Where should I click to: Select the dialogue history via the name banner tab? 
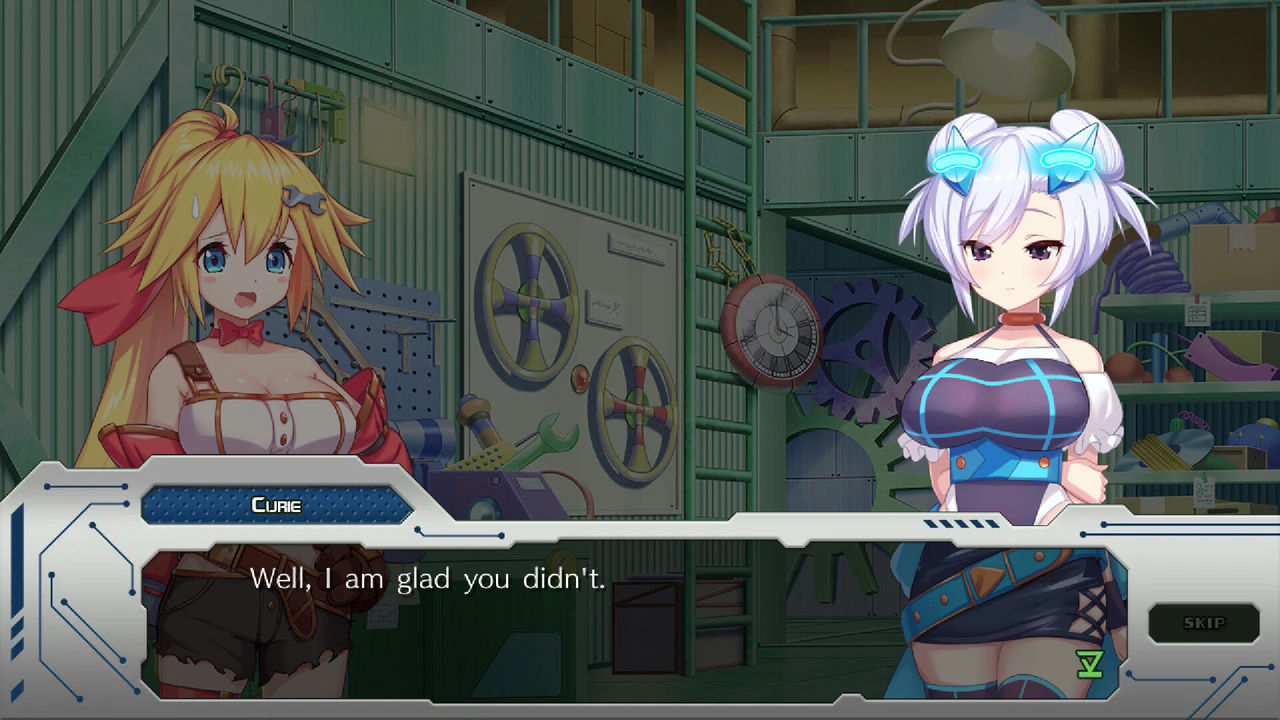tap(275, 505)
